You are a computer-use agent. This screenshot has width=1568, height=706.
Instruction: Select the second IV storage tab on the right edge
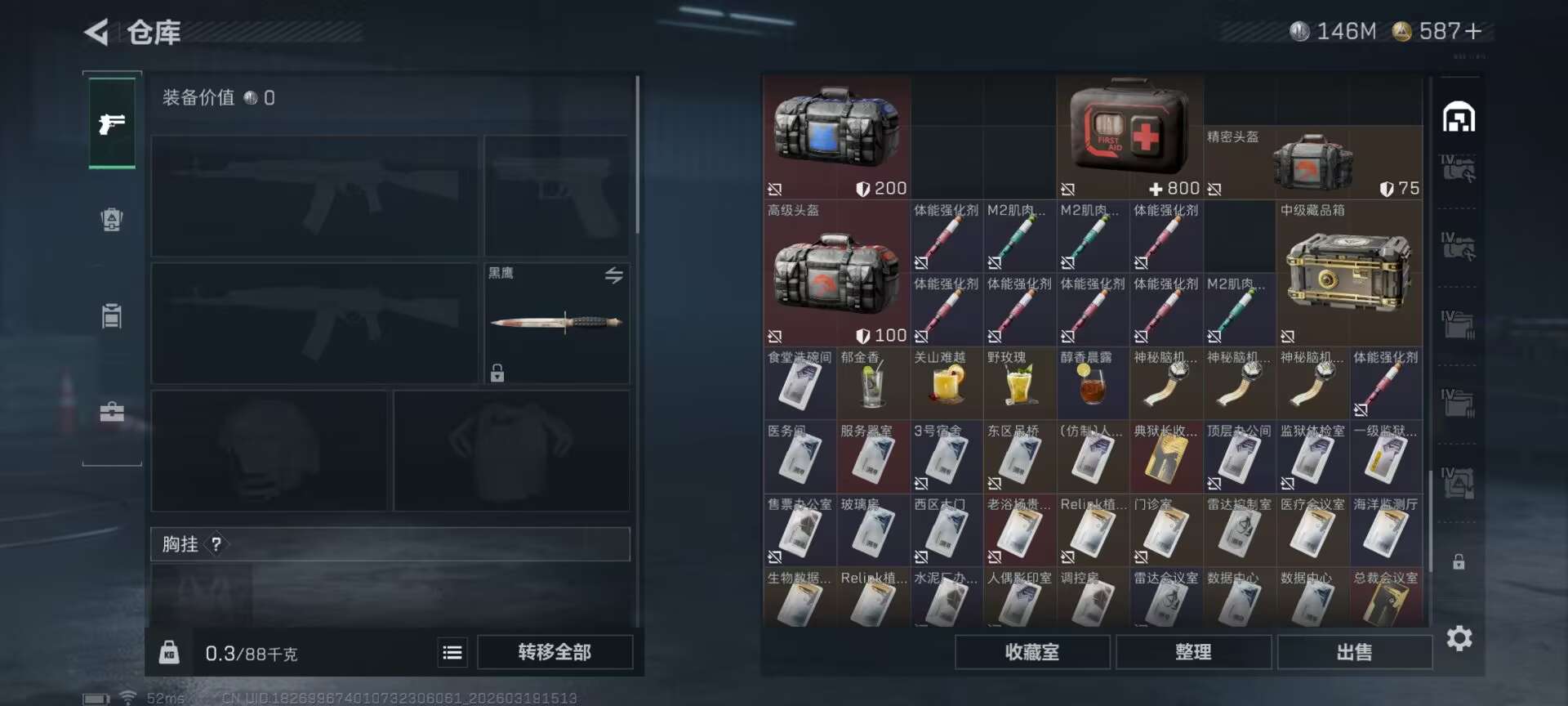coord(1461,244)
